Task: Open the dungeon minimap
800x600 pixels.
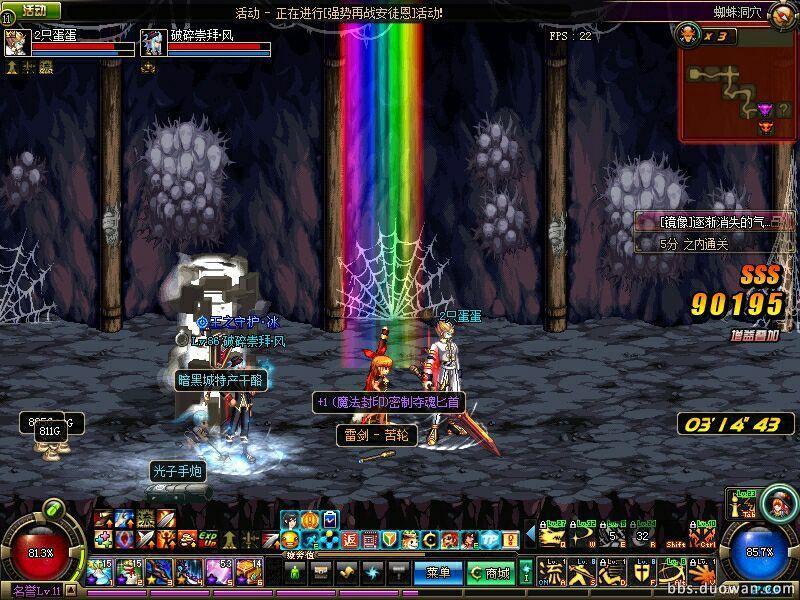Action: coord(738,84)
